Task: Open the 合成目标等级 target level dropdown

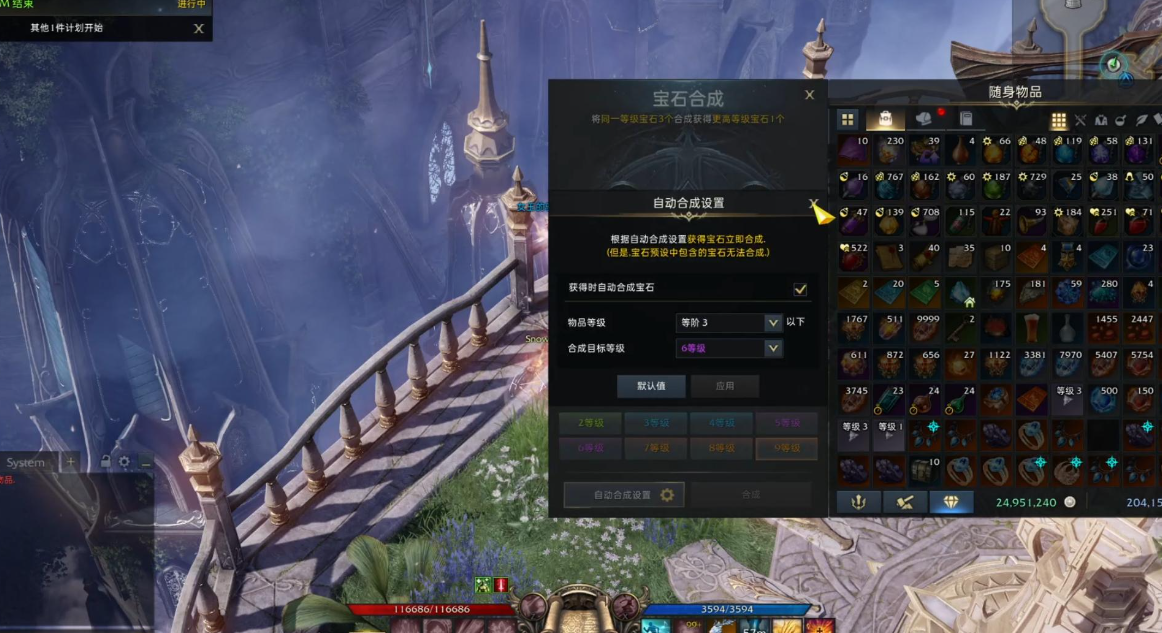Action: pos(772,348)
